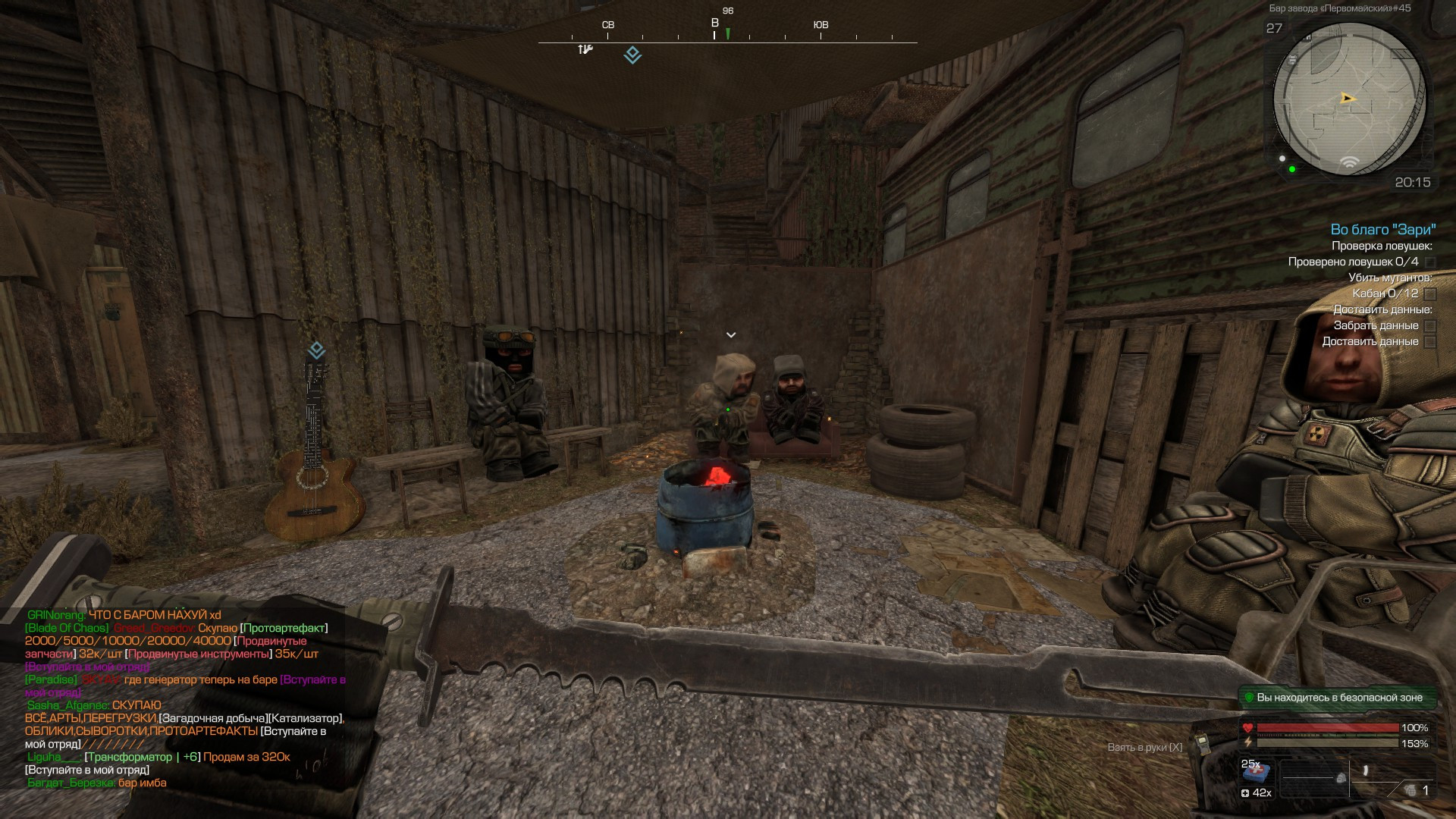Click the Проверено ловушек 0/4 objective checkbox
The height and width of the screenshot is (819, 1456).
tap(1430, 262)
